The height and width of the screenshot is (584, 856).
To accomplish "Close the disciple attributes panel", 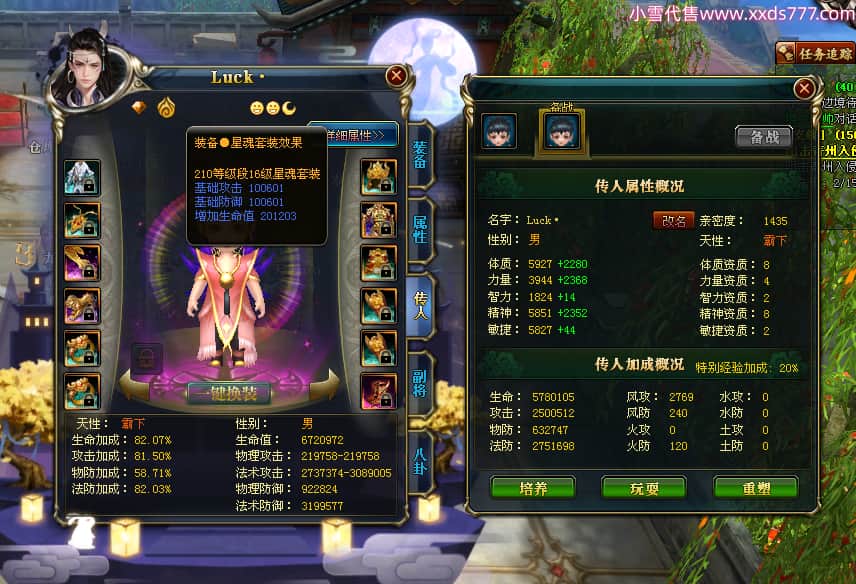I will click(804, 88).
